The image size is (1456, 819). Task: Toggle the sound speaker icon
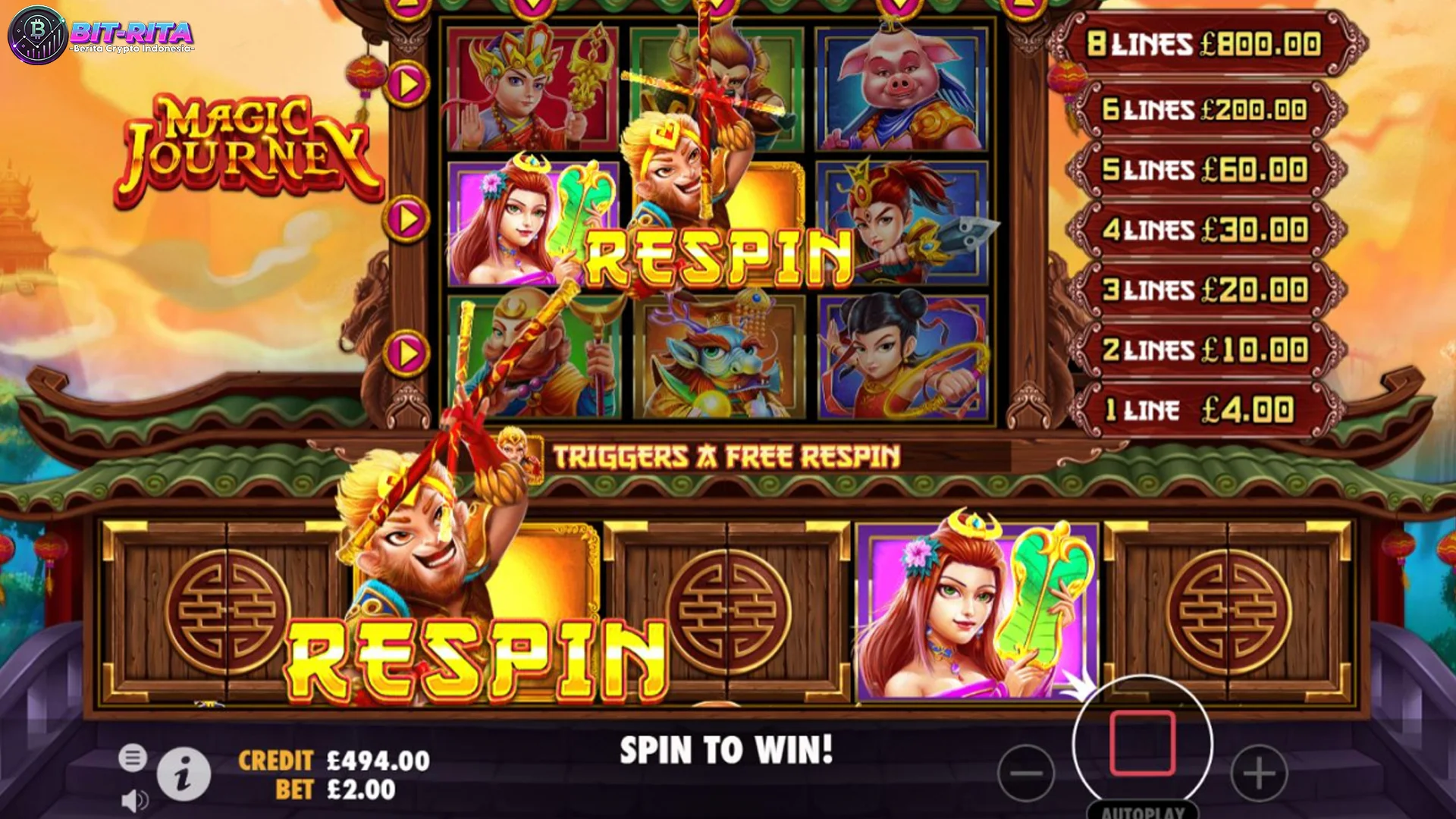tap(134, 801)
